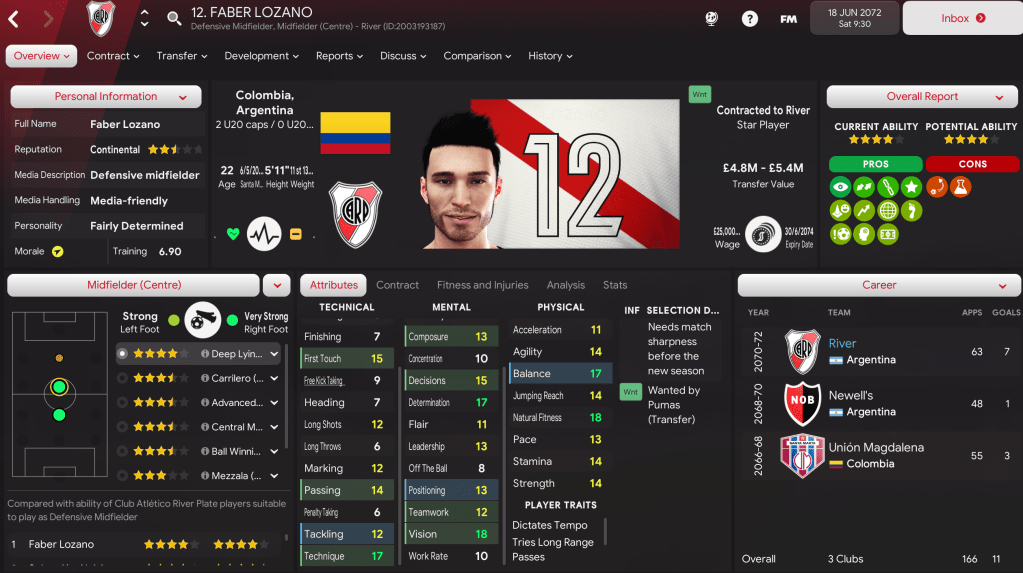Open the Comparison menu
This screenshot has height=573, width=1023.
[478, 56]
